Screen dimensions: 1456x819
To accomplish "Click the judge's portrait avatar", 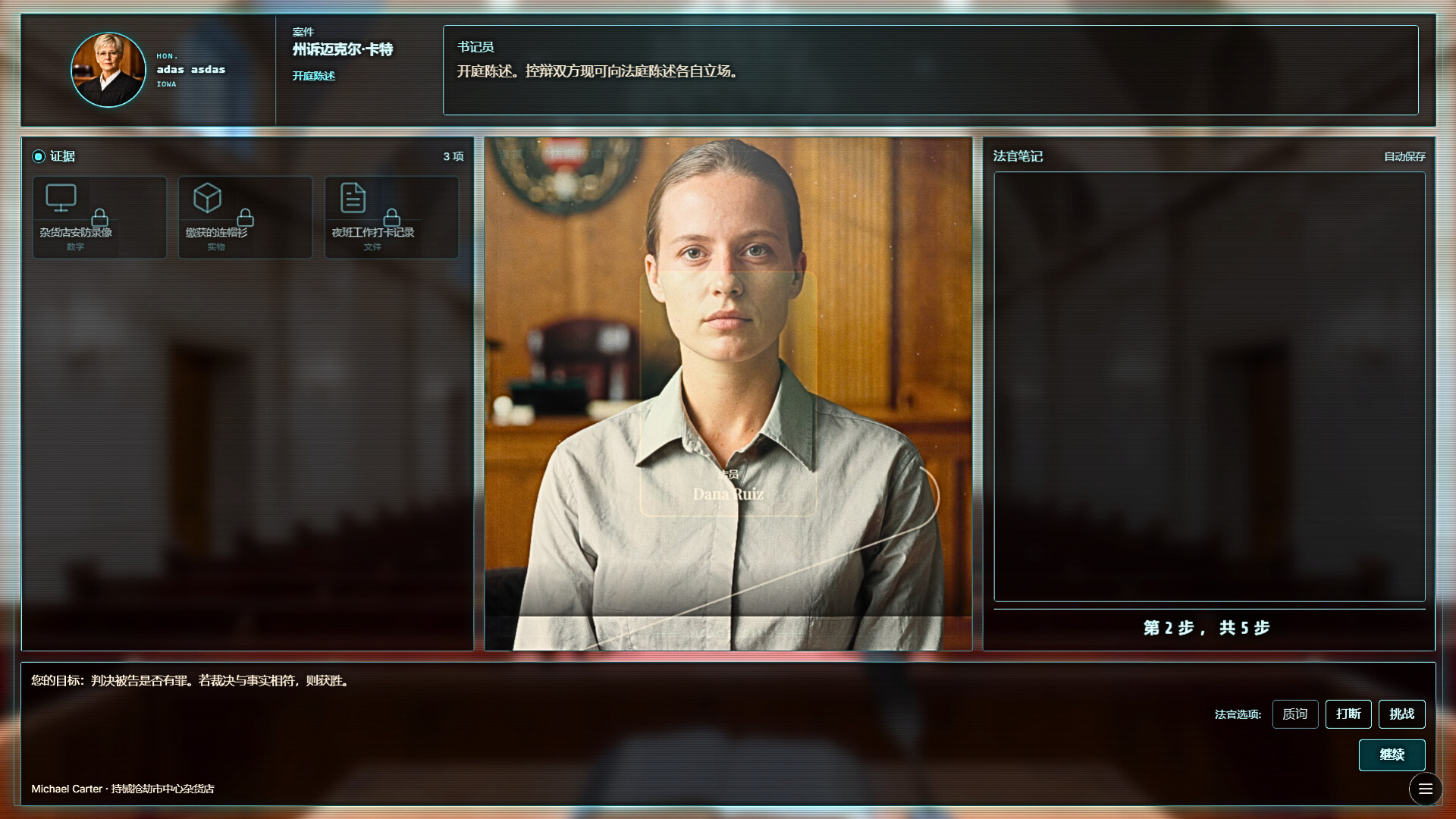I will [x=108, y=70].
